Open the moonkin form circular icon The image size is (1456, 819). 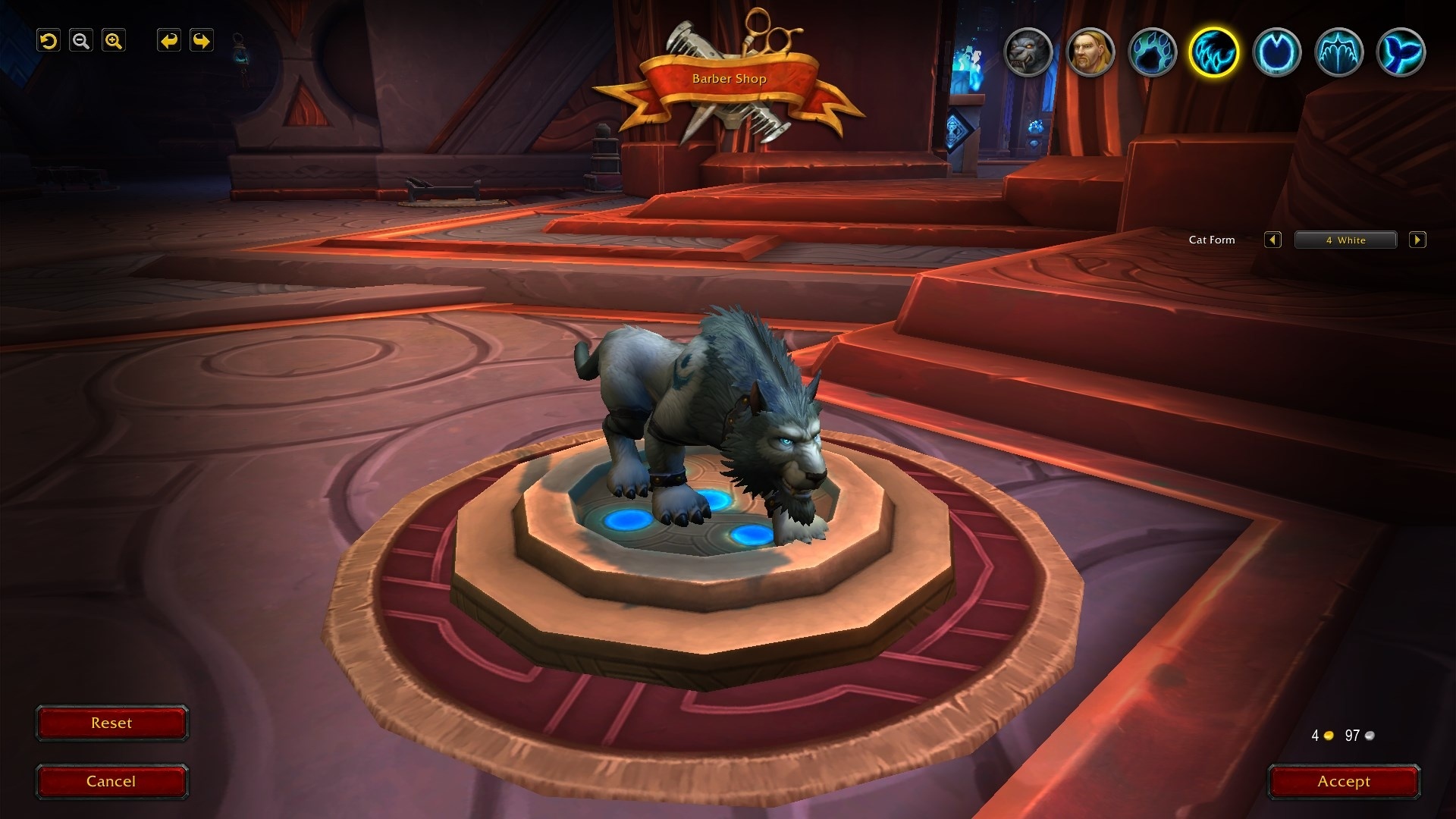(1276, 52)
